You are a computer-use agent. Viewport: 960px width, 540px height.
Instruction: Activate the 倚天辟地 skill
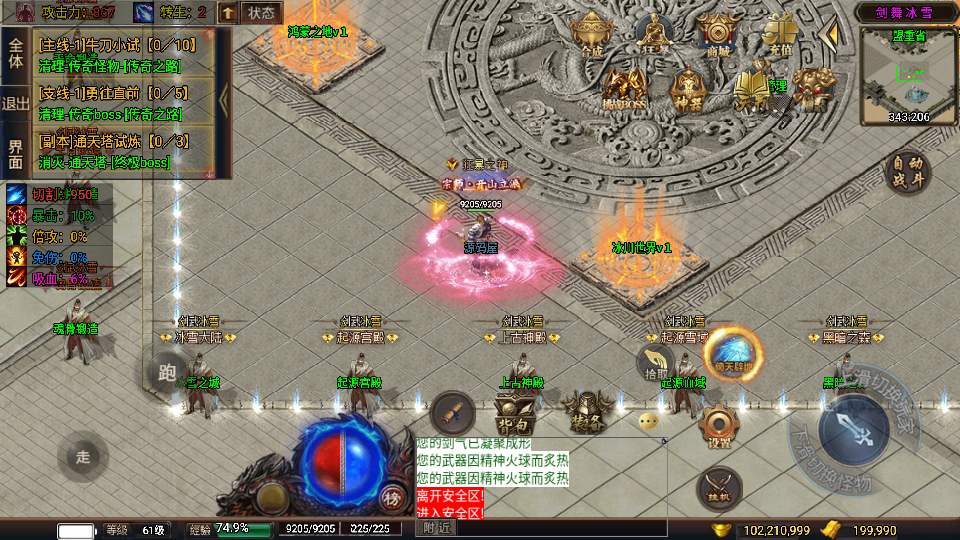tap(734, 354)
